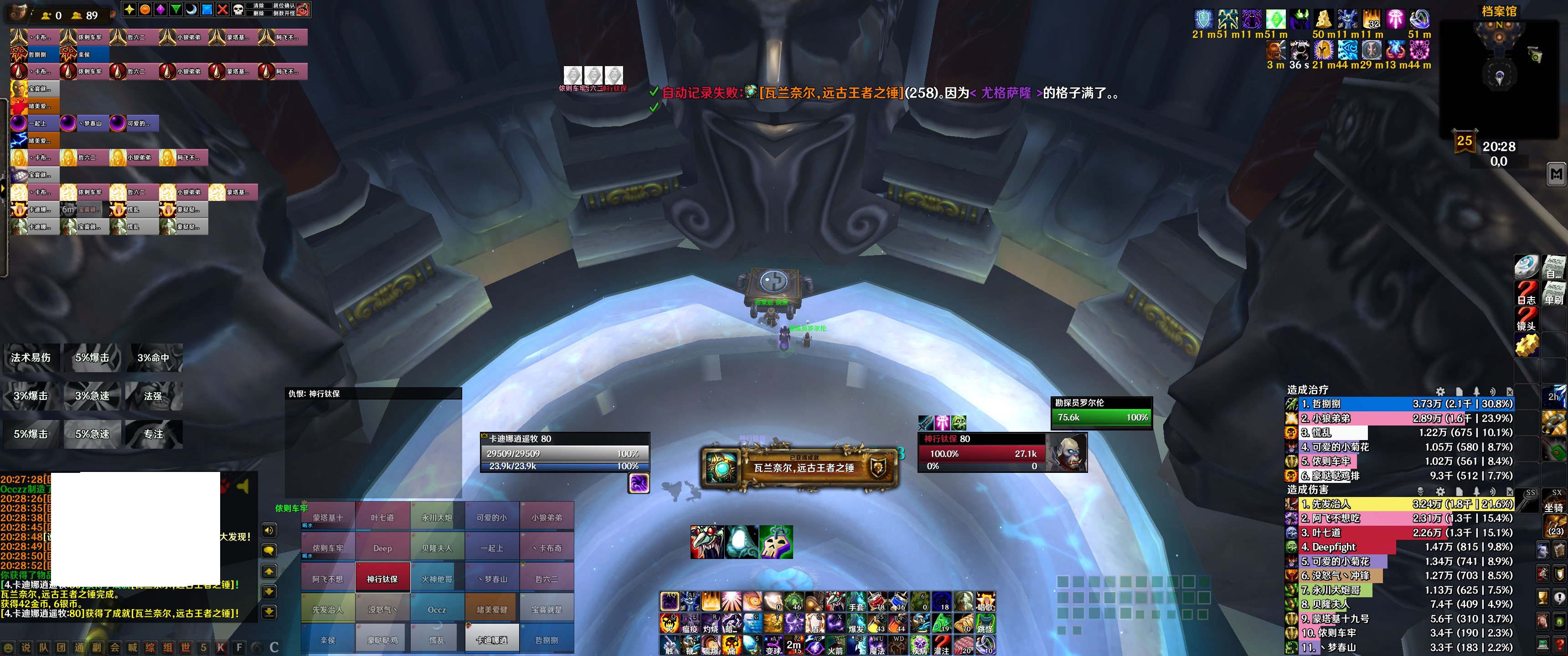
Task: Click 瓦兰奈尔 achievement alert banner
Action: 800,467
